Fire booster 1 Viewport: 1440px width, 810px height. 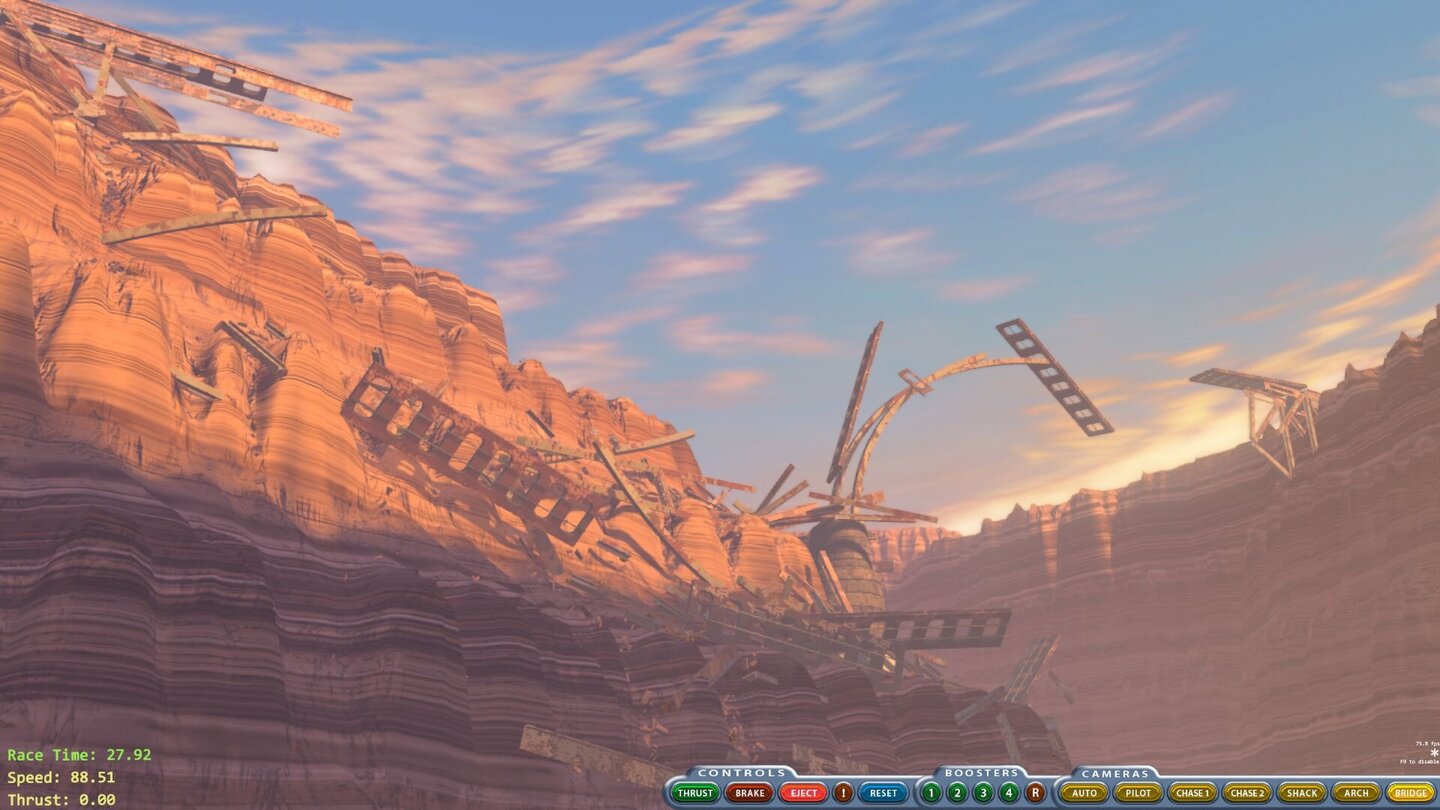pos(929,792)
